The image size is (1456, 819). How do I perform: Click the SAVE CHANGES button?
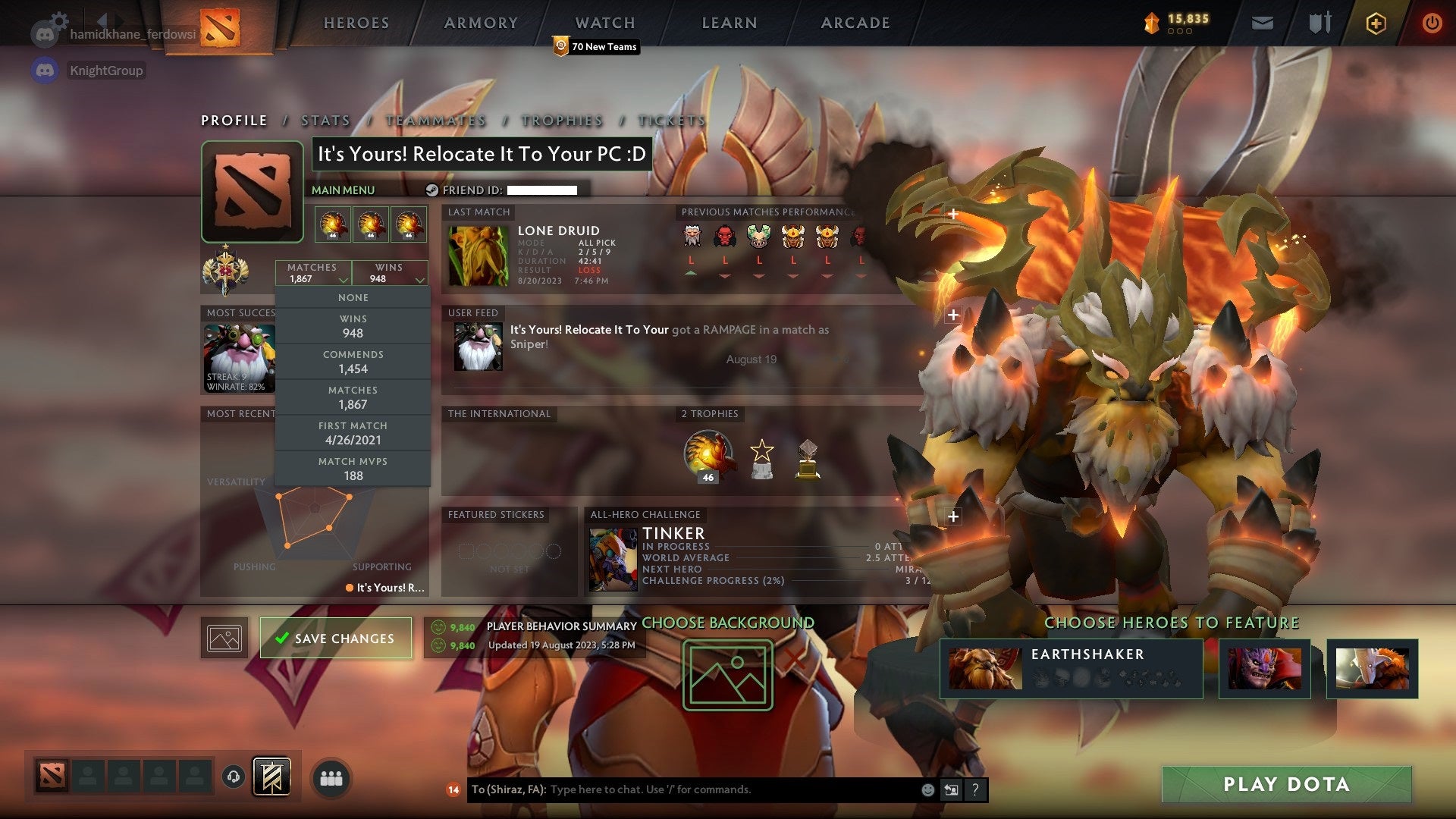tap(335, 638)
